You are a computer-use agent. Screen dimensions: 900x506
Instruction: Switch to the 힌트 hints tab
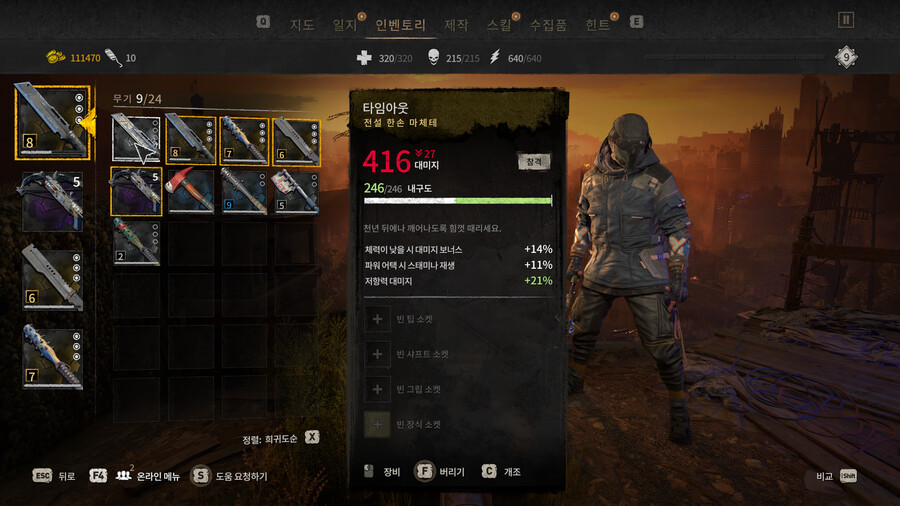pos(597,24)
